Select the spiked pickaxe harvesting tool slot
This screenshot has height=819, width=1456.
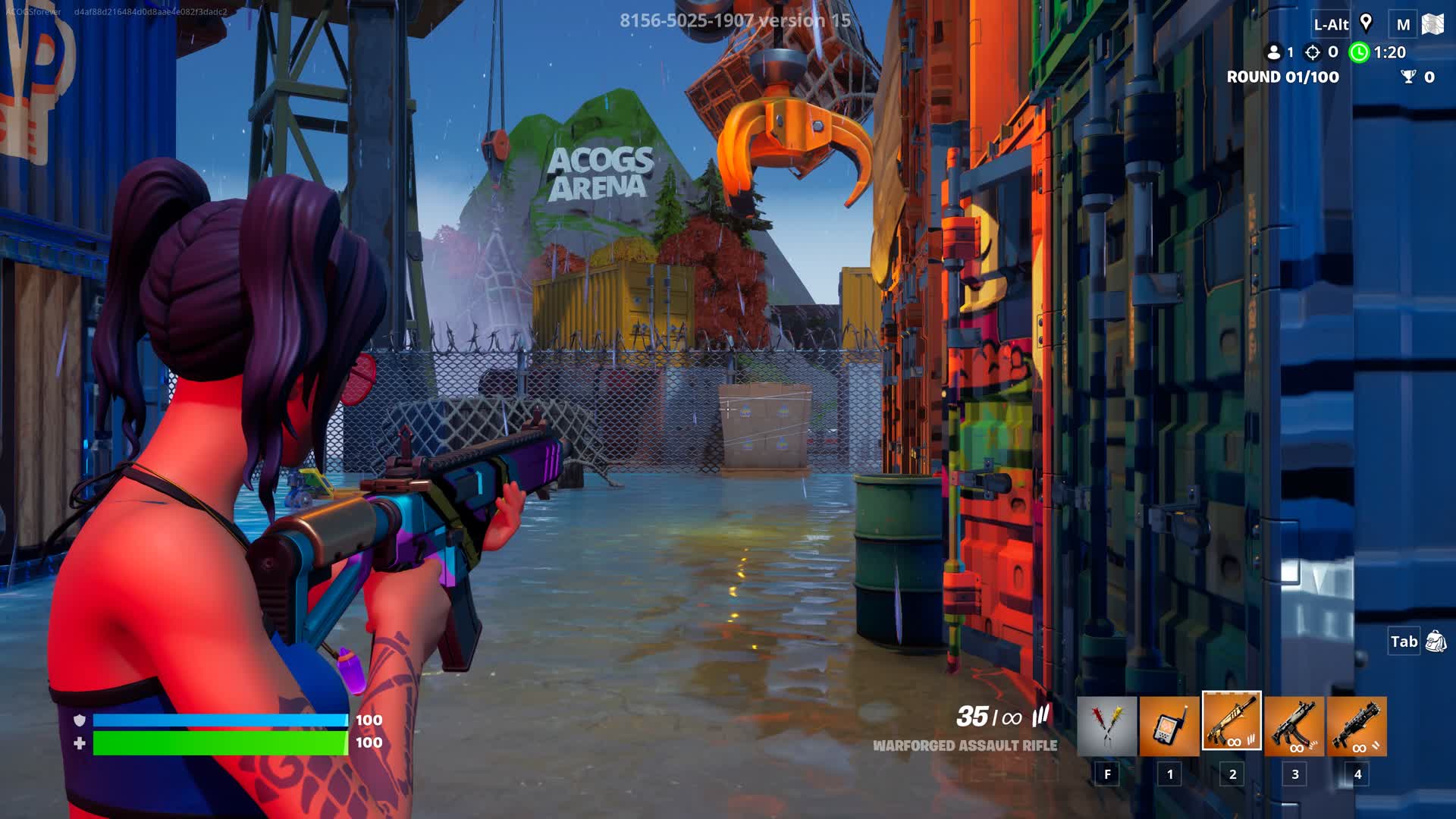click(x=1106, y=726)
